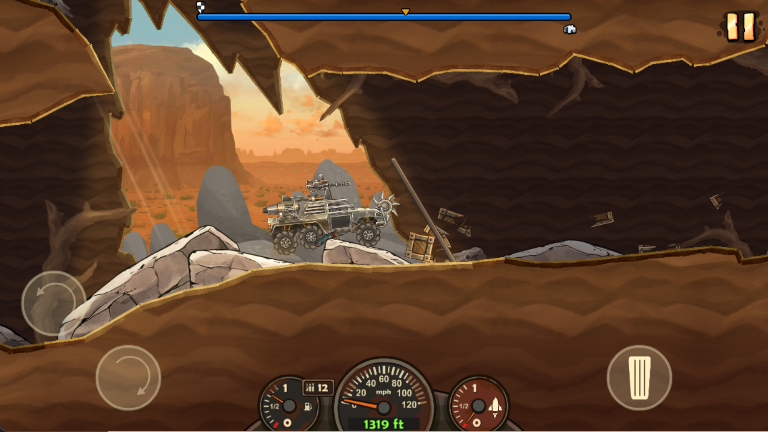The height and width of the screenshot is (432, 768).
Task: Tilt vehicle backward with counter-clockwise arrow button
Action: coord(53,303)
